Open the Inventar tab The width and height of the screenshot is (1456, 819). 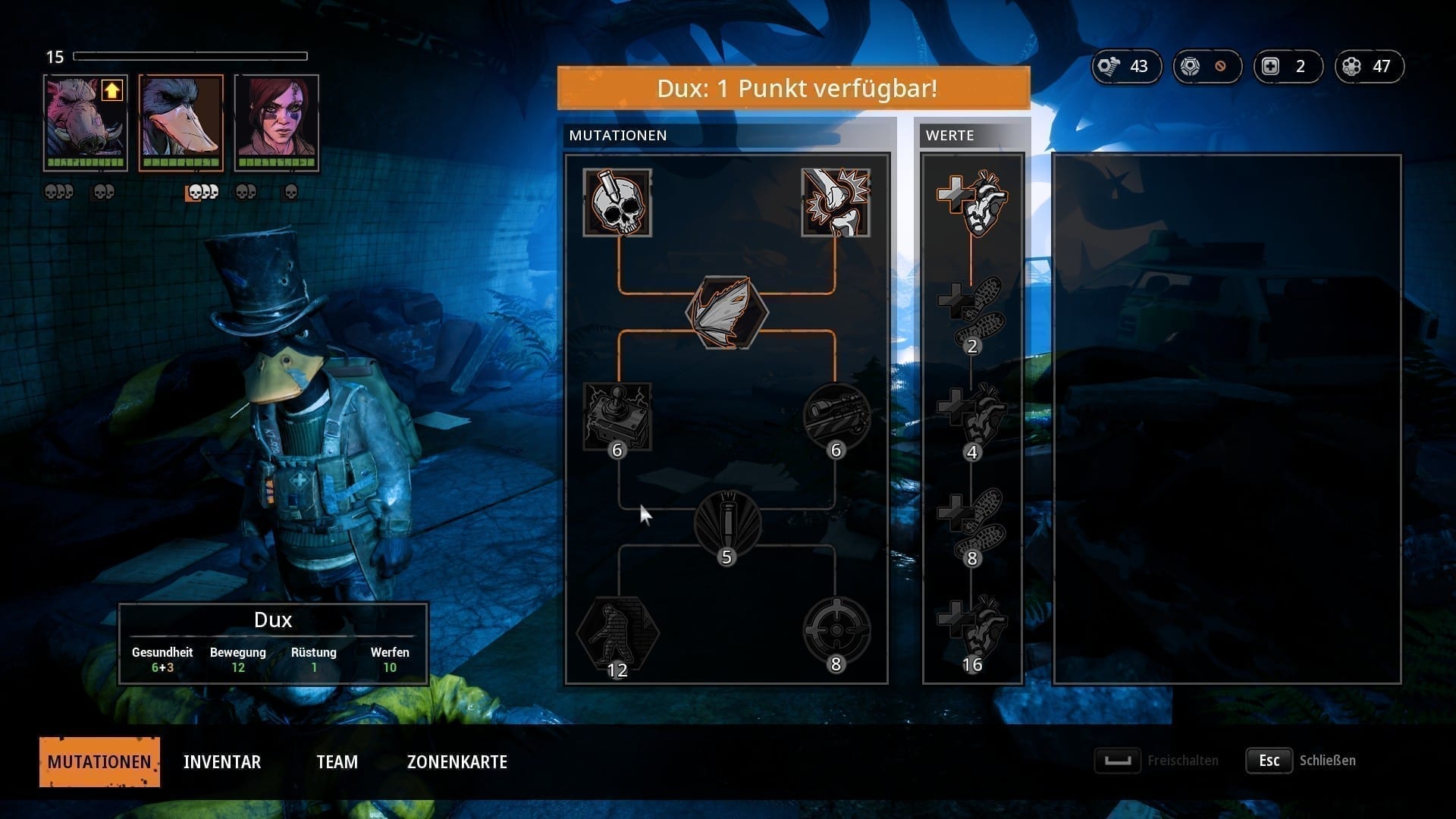pos(222,761)
